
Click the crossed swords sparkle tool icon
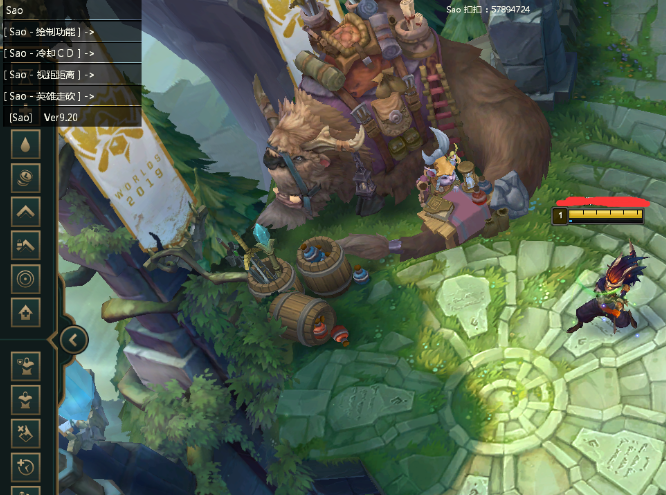[x=25, y=433]
